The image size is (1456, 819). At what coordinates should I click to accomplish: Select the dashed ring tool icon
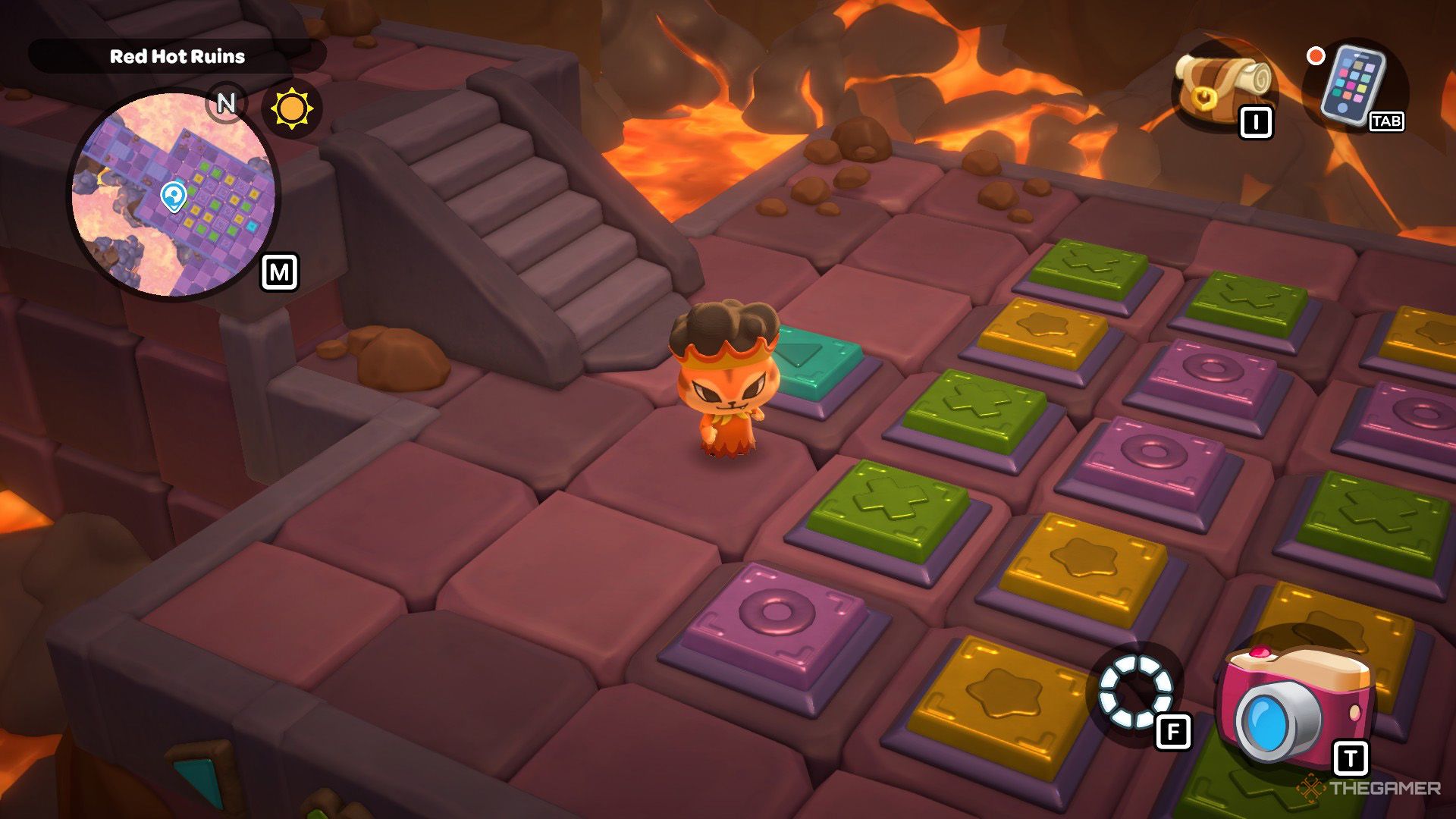1134,692
